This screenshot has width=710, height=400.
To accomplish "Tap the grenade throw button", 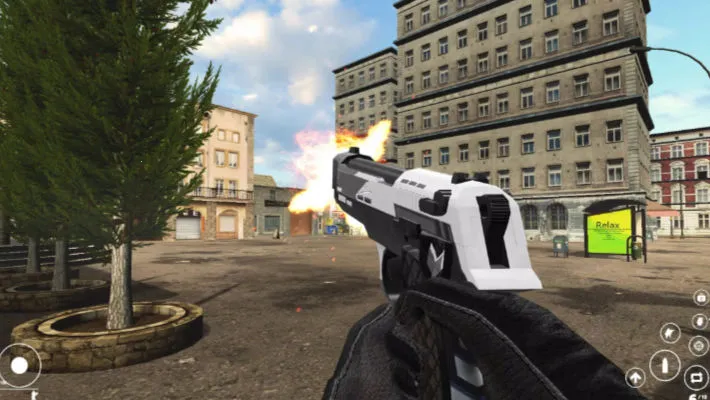I will [699, 321].
